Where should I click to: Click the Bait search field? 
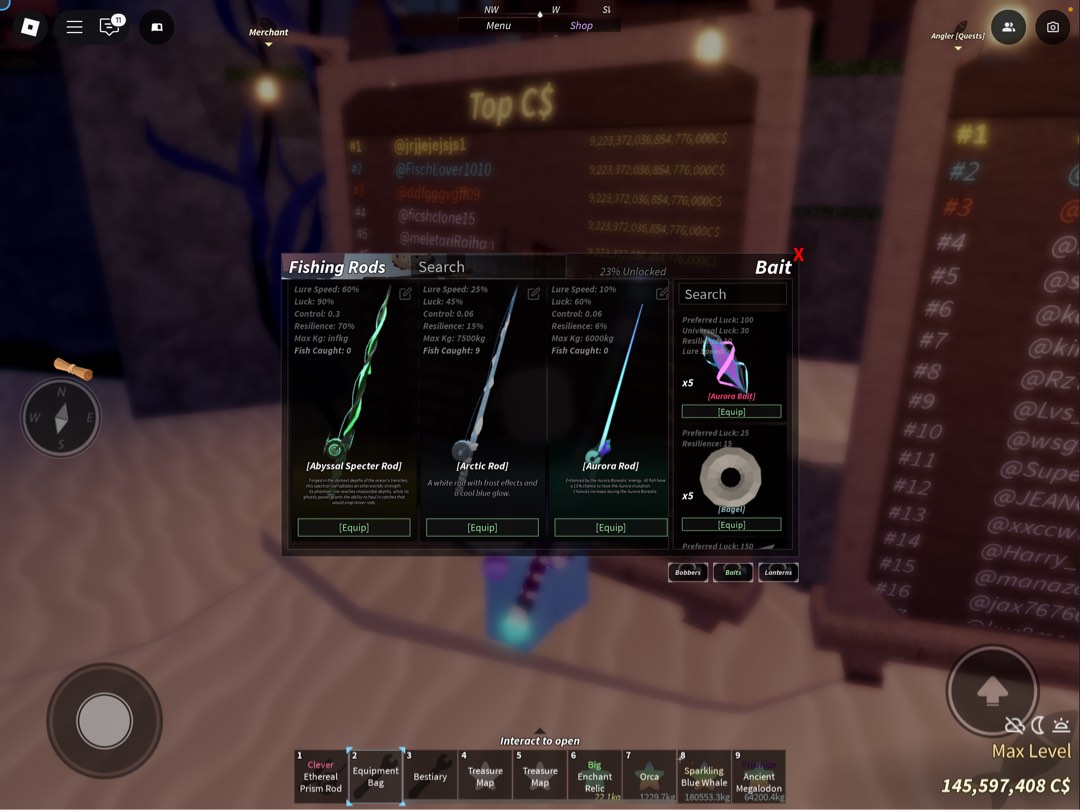pos(732,294)
